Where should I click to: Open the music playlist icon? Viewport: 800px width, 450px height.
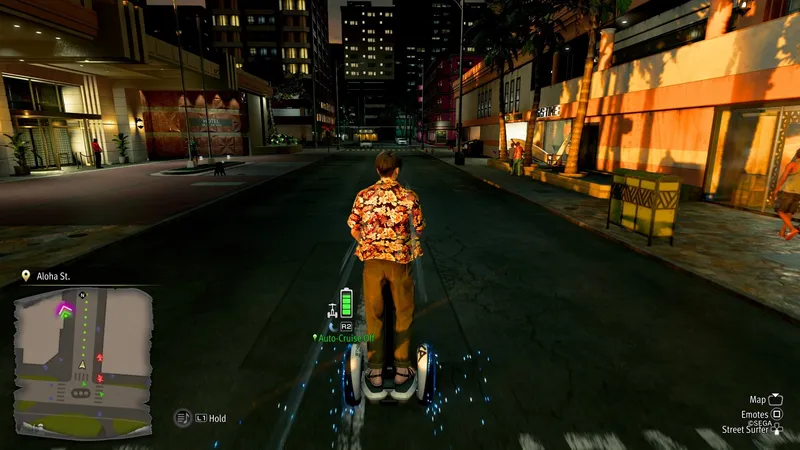pyautogui.click(x=182, y=418)
